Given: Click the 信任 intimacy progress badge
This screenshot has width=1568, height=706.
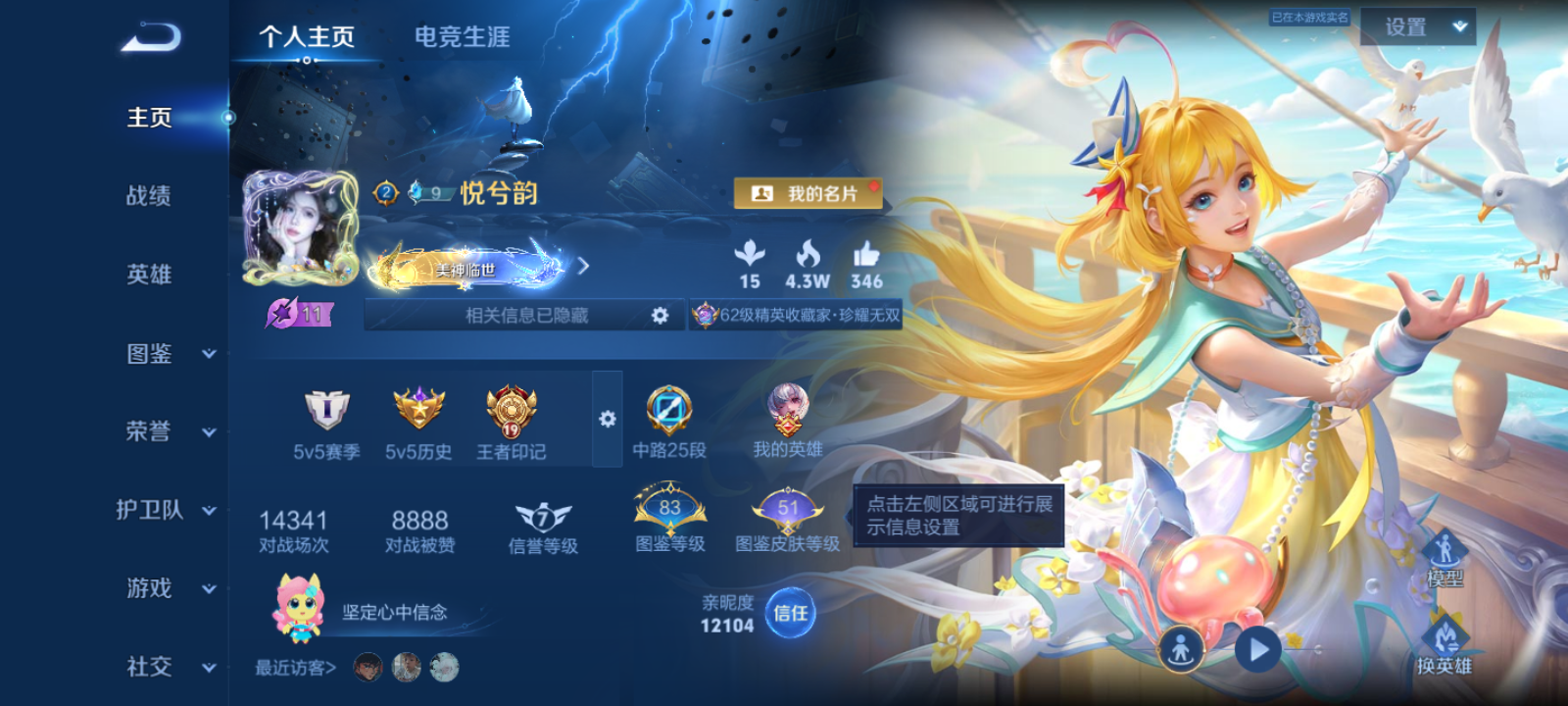Looking at the screenshot, I should pos(790,617).
